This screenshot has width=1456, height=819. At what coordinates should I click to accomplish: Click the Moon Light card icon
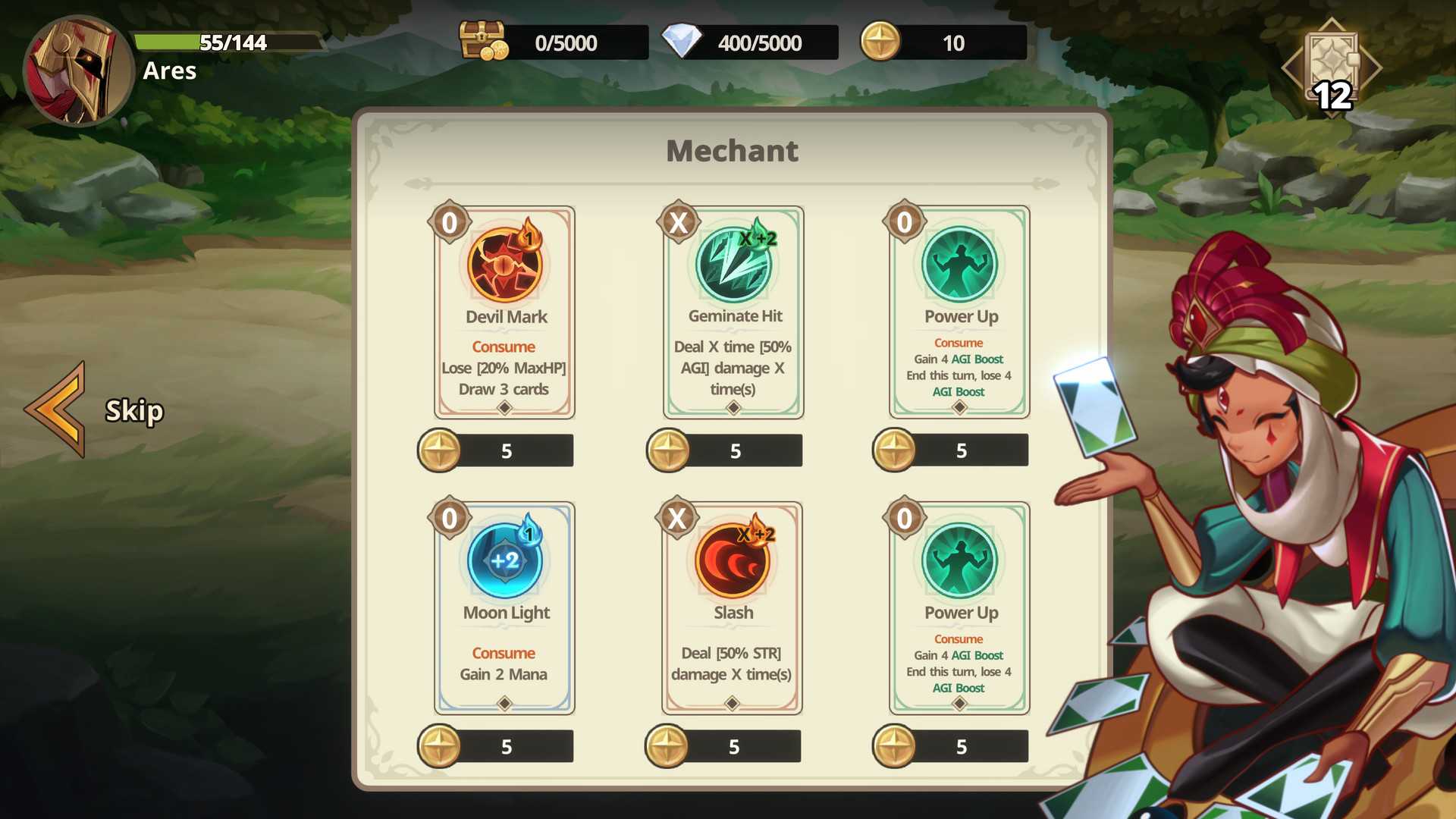pyautogui.click(x=504, y=561)
